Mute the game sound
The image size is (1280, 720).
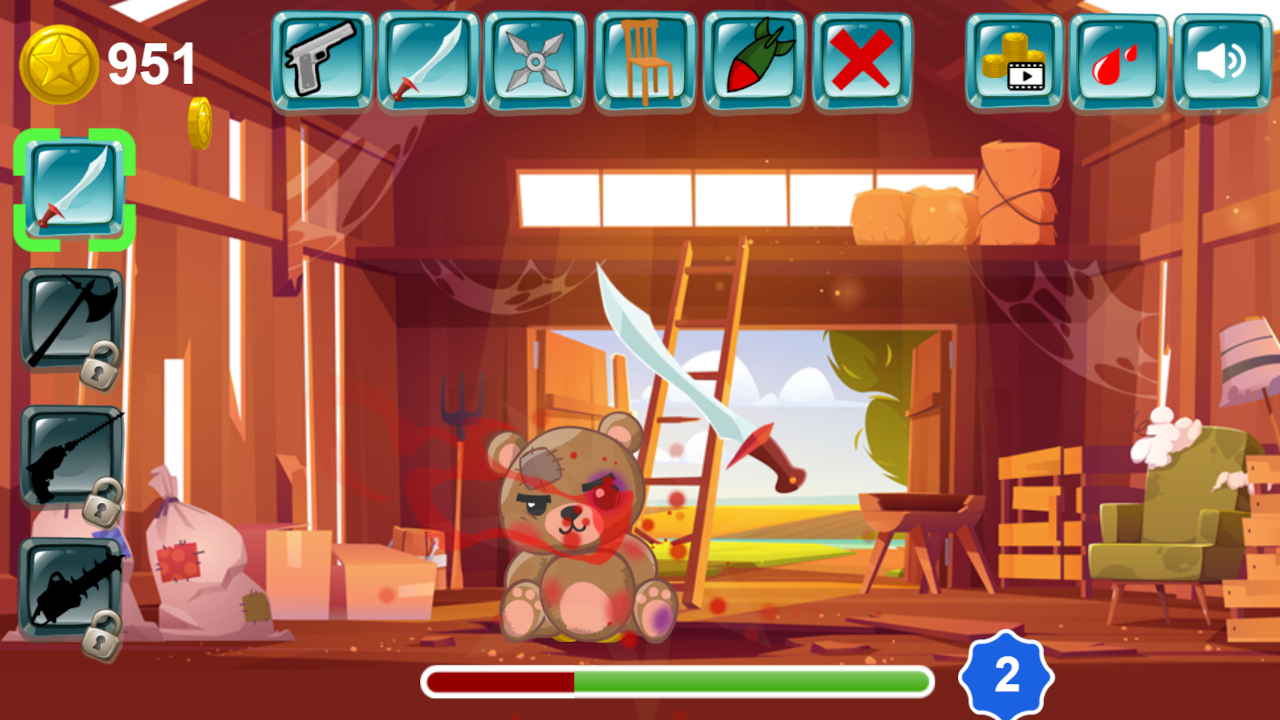(x=1224, y=58)
